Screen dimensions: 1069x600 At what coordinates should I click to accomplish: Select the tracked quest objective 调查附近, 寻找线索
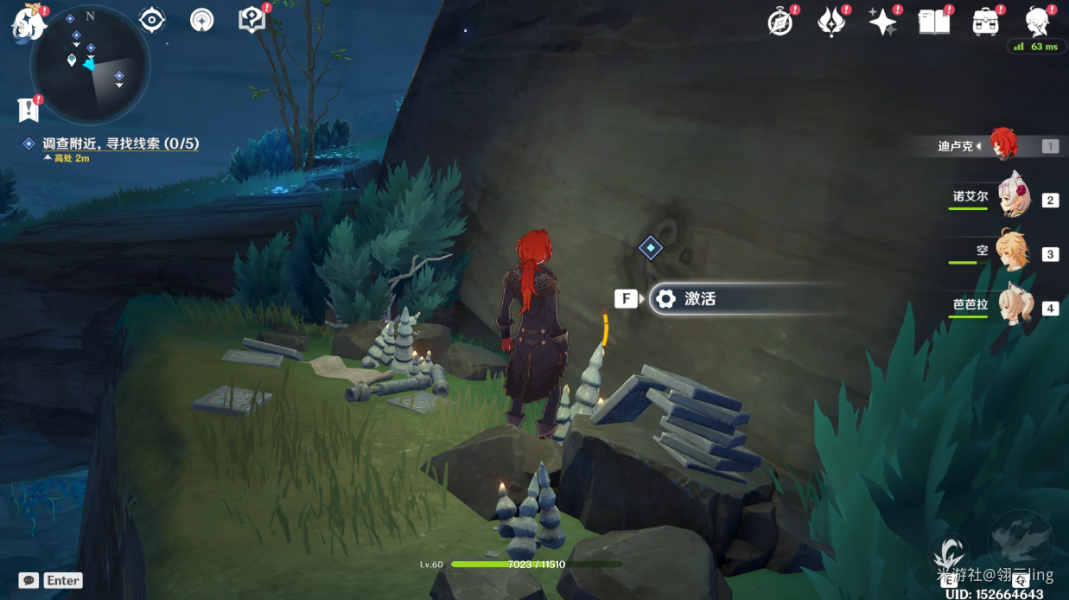120,144
